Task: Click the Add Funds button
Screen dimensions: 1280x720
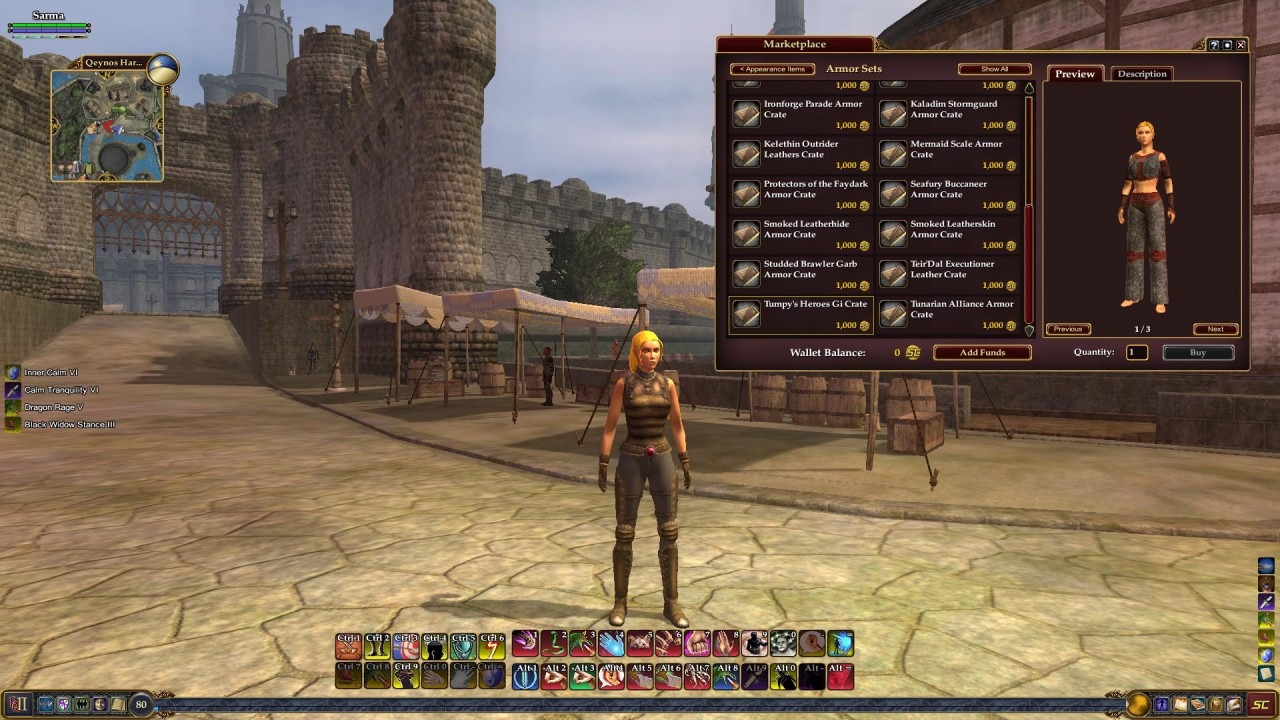Action: coord(981,352)
